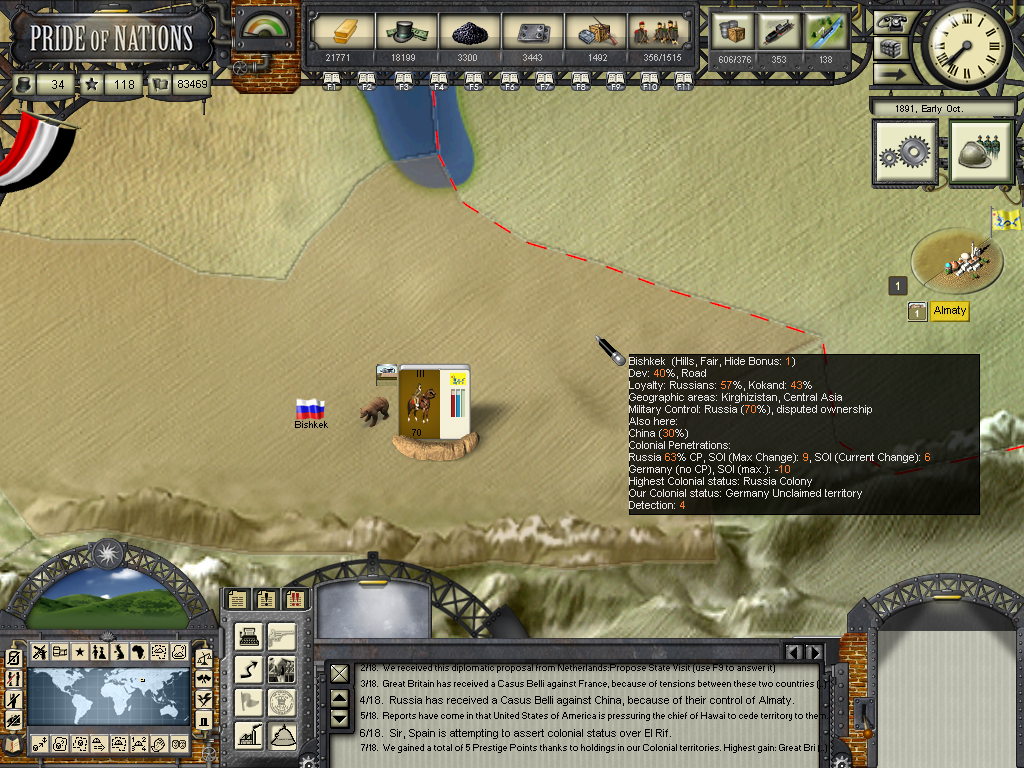Select the Almaty city label
This screenshot has width=1024, height=768.
(949, 311)
